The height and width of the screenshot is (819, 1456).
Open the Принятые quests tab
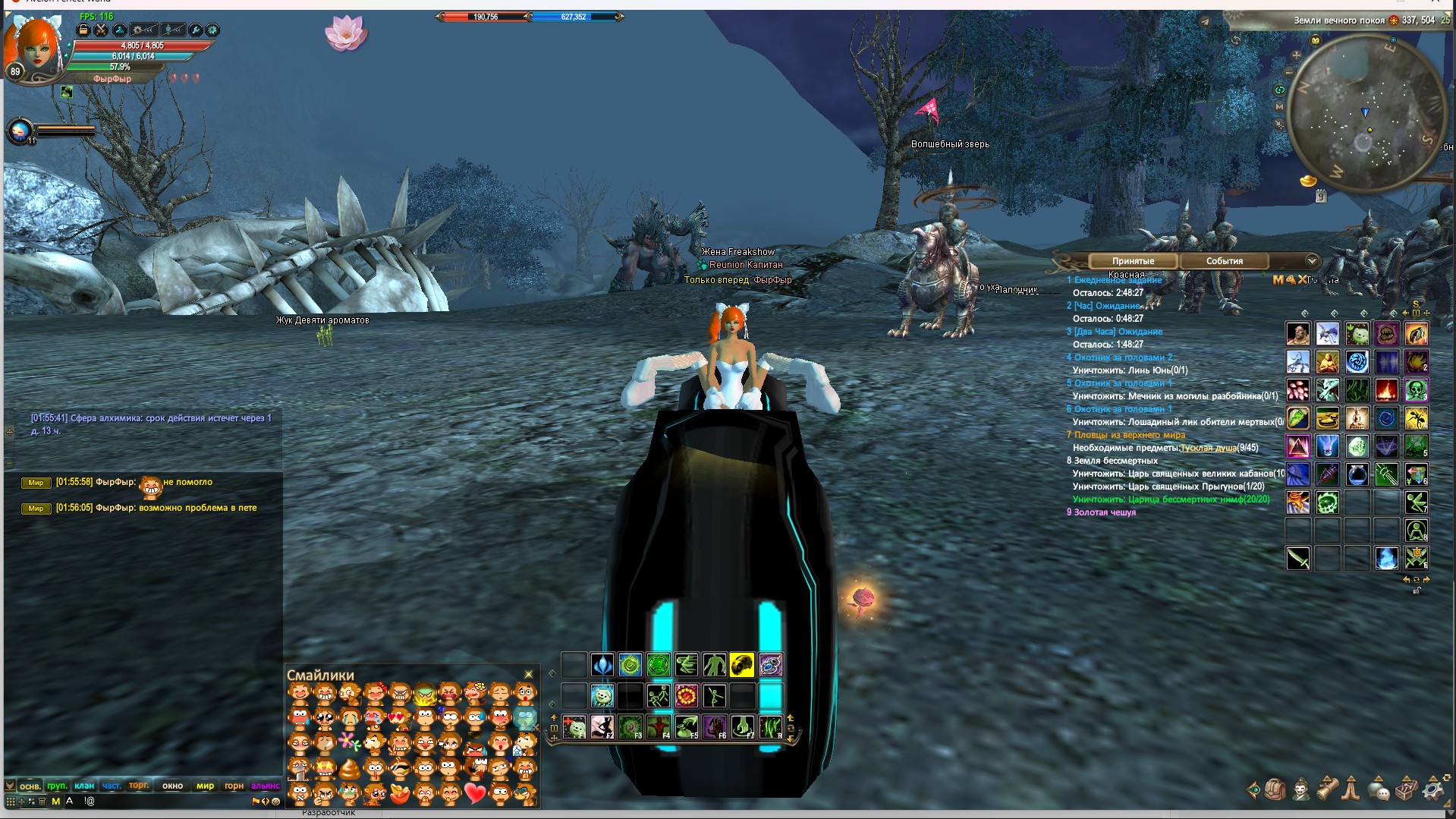[1133, 261]
